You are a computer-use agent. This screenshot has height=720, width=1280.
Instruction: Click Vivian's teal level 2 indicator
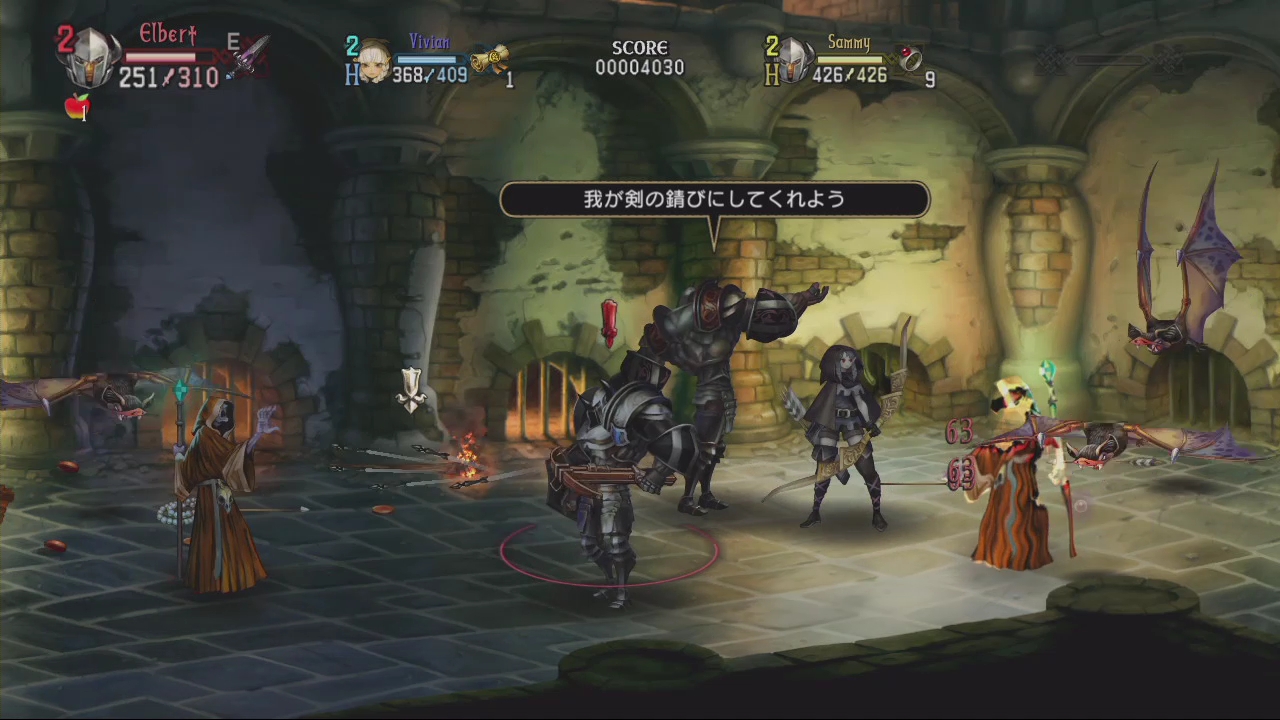tap(352, 44)
